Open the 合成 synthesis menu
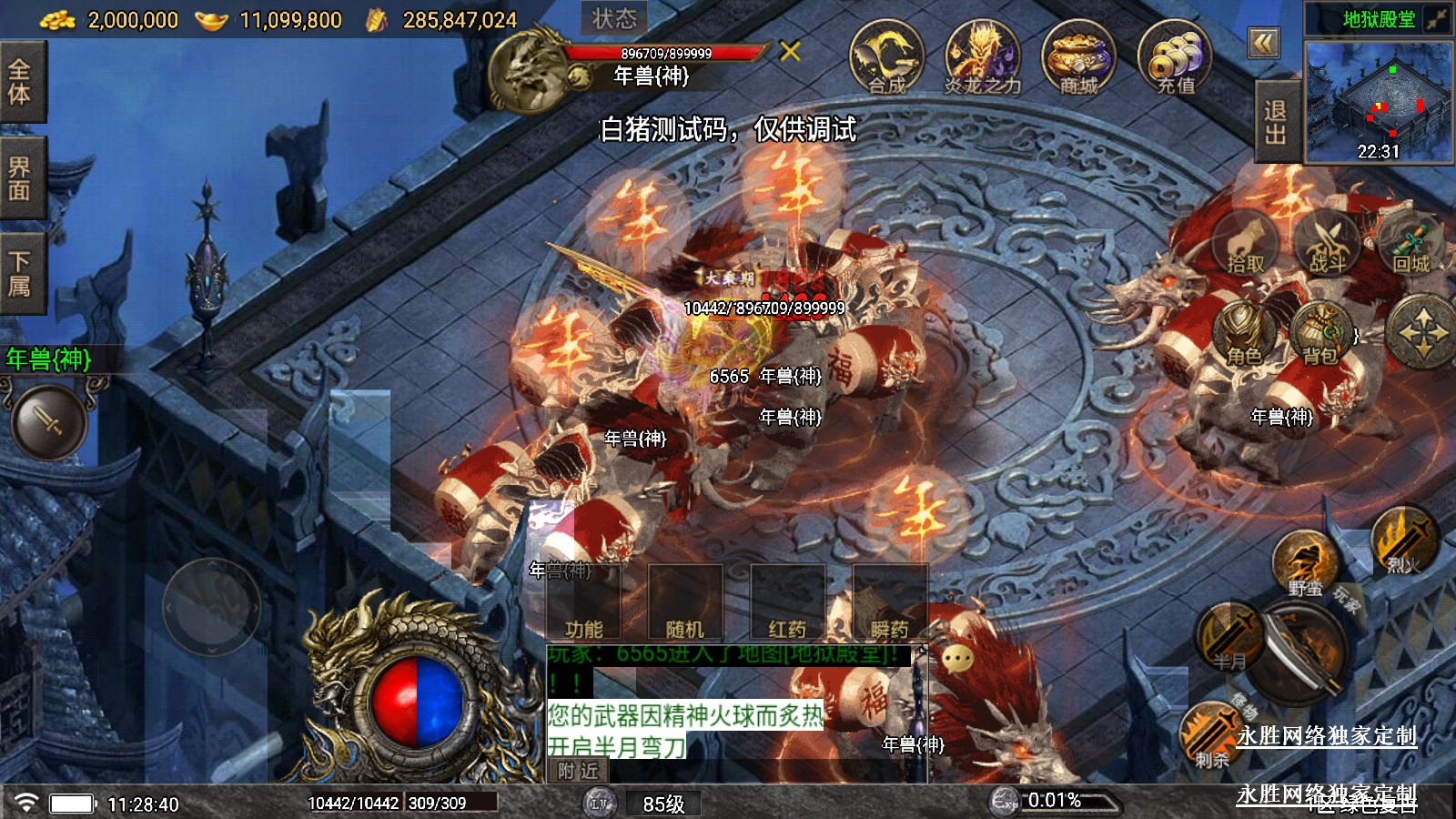1456x819 pixels. [x=886, y=57]
